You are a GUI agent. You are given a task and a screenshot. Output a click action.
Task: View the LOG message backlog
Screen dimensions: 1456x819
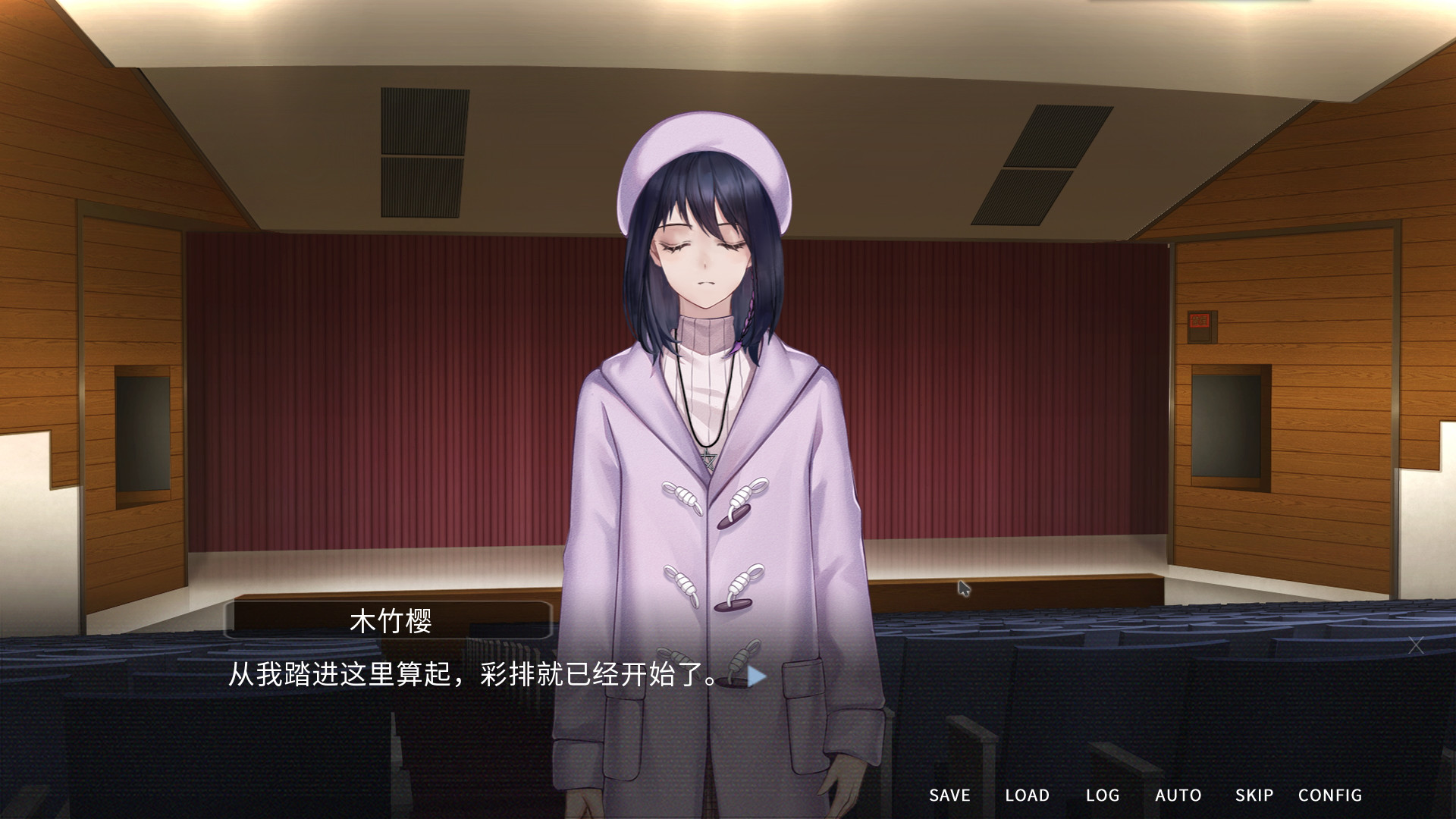point(1104,795)
